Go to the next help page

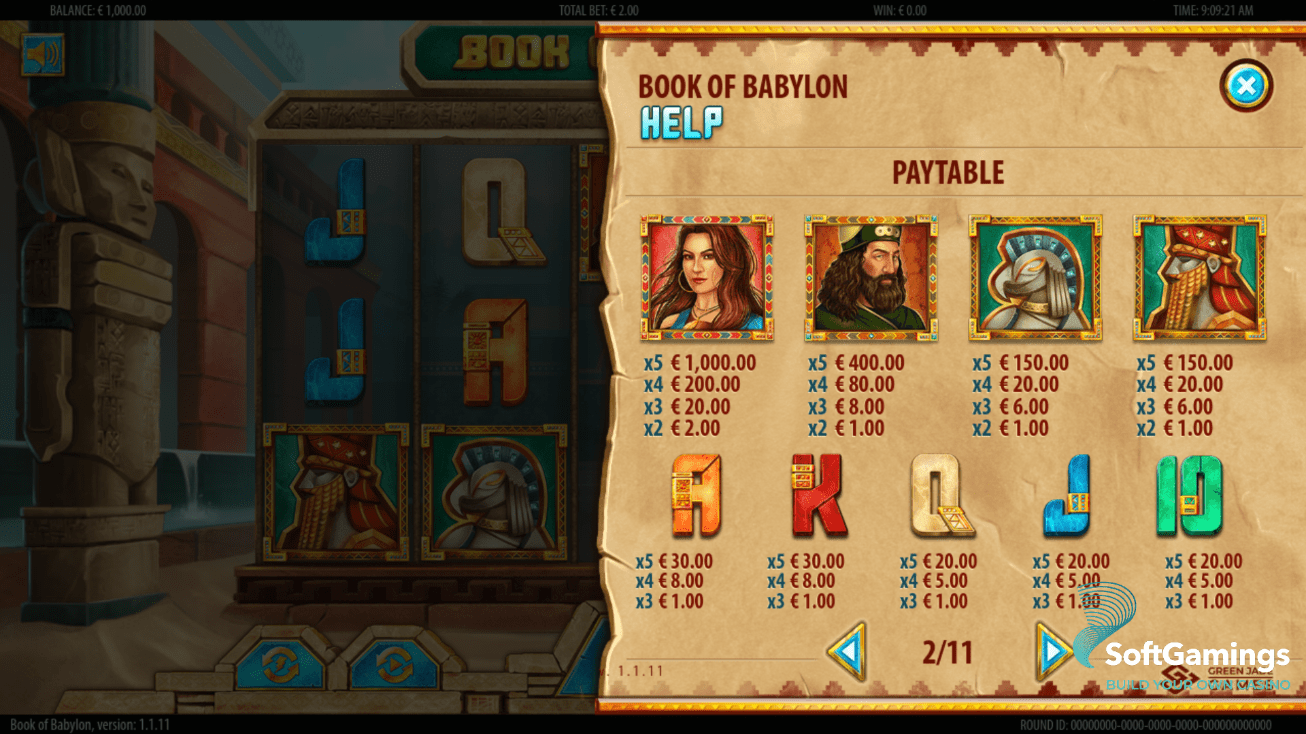coord(1052,652)
